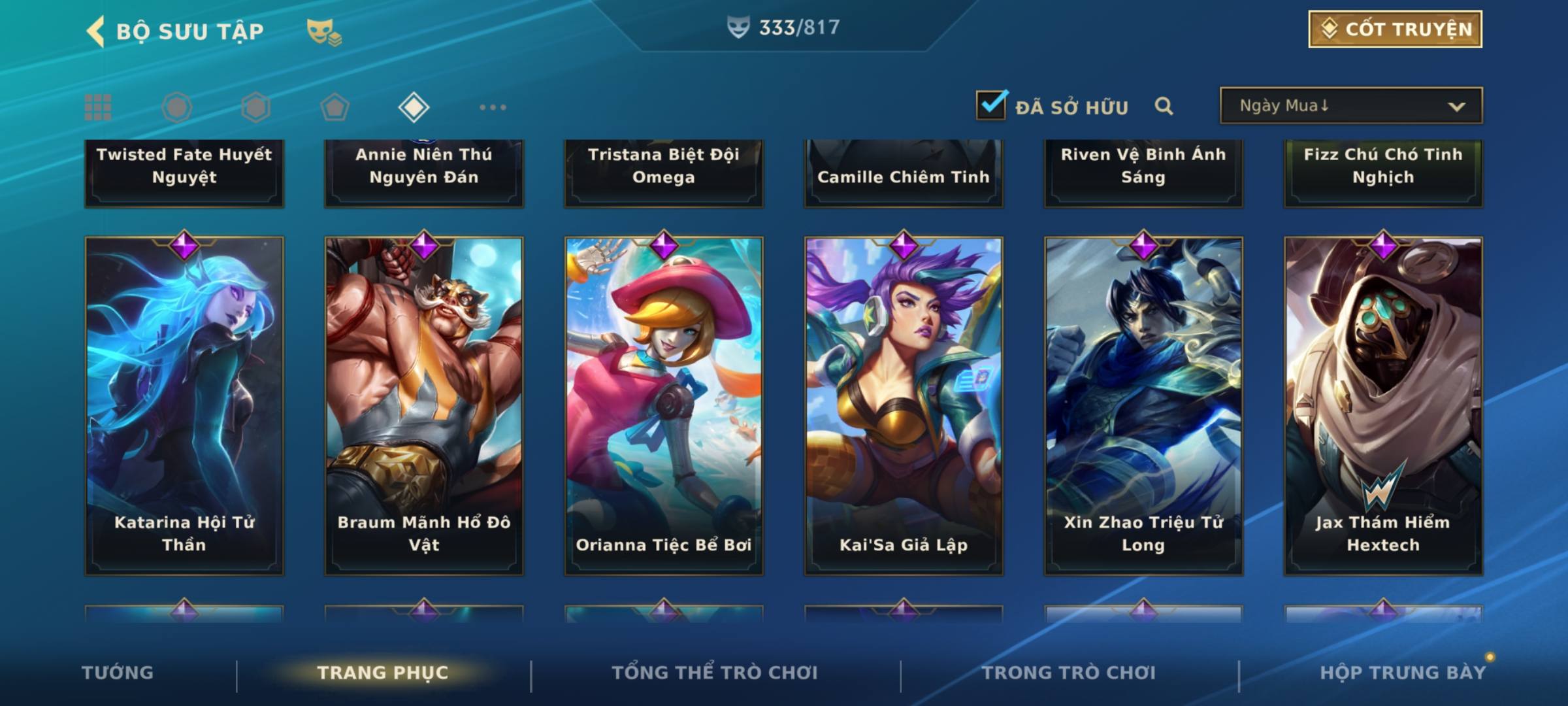The height and width of the screenshot is (706, 1568).
Task: Open Braum Mãnh Hổ Đô Vật skin
Action: (x=424, y=405)
